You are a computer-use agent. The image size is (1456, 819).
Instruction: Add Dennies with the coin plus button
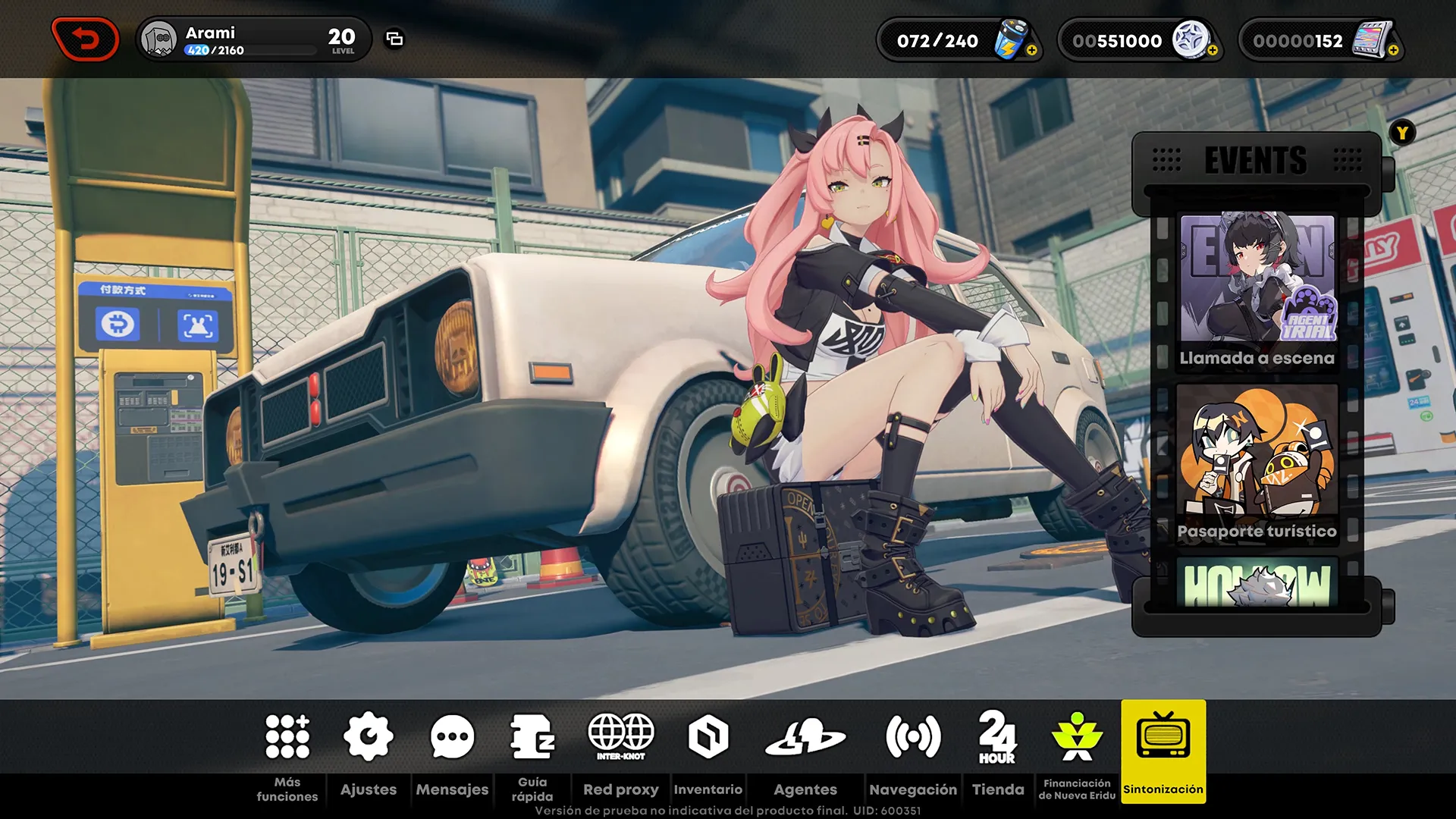point(1213,51)
